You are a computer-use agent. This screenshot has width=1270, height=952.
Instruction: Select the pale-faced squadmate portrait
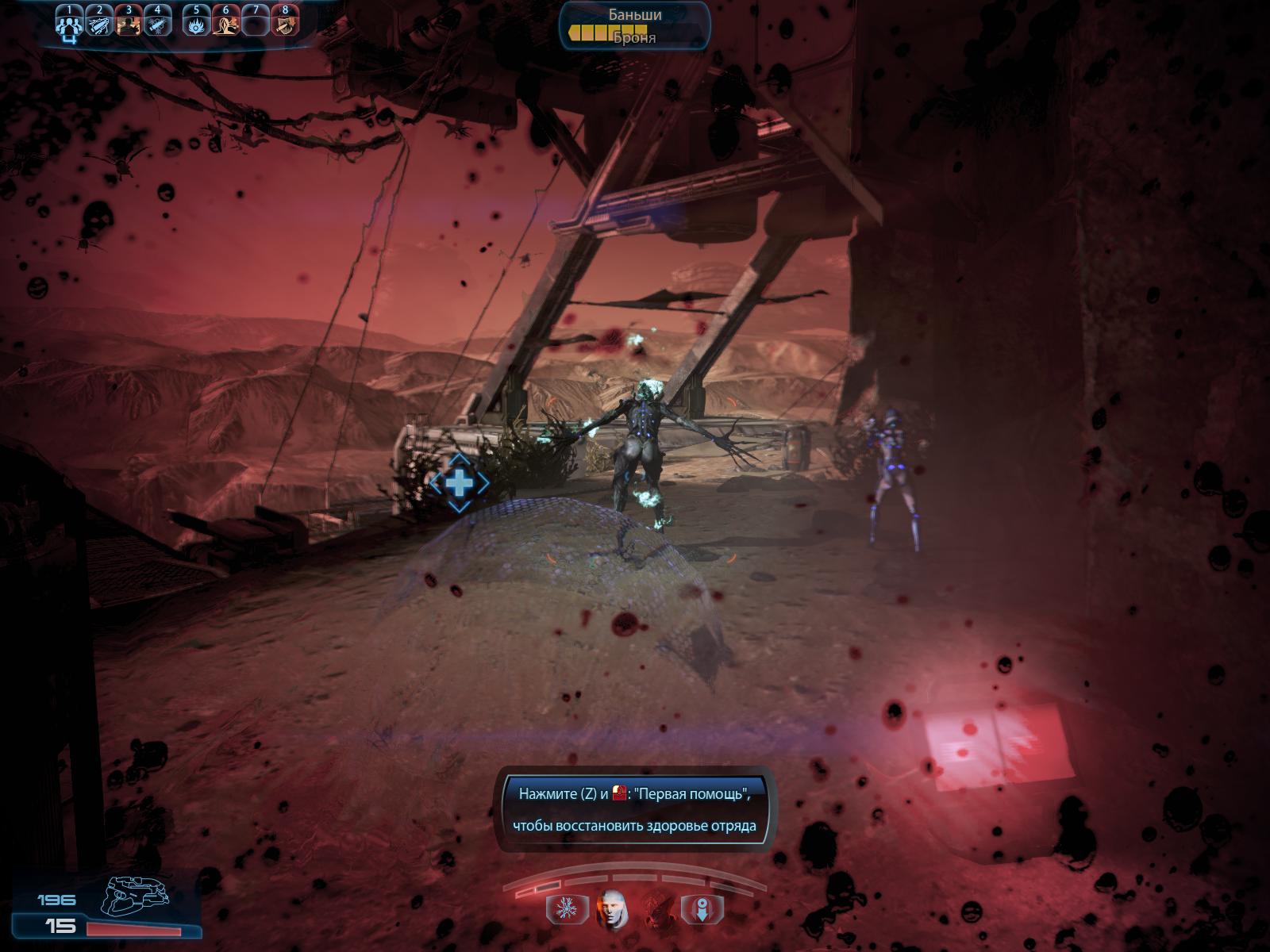[x=611, y=908]
